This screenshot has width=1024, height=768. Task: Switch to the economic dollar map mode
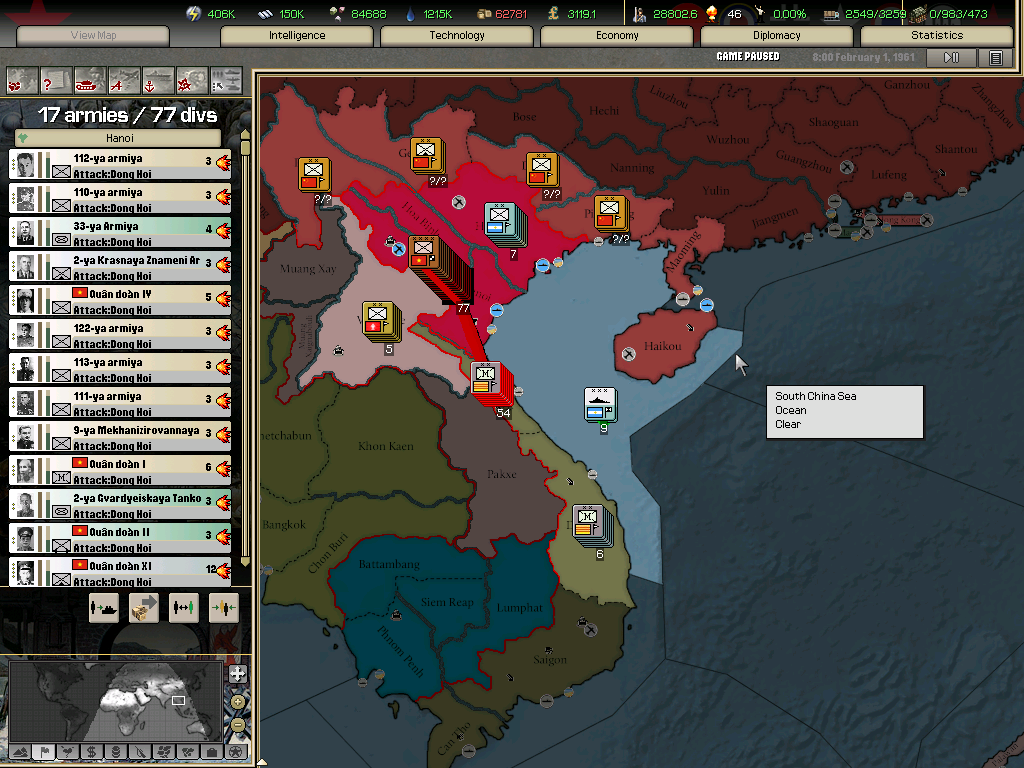pyautogui.click(x=91, y=751)
